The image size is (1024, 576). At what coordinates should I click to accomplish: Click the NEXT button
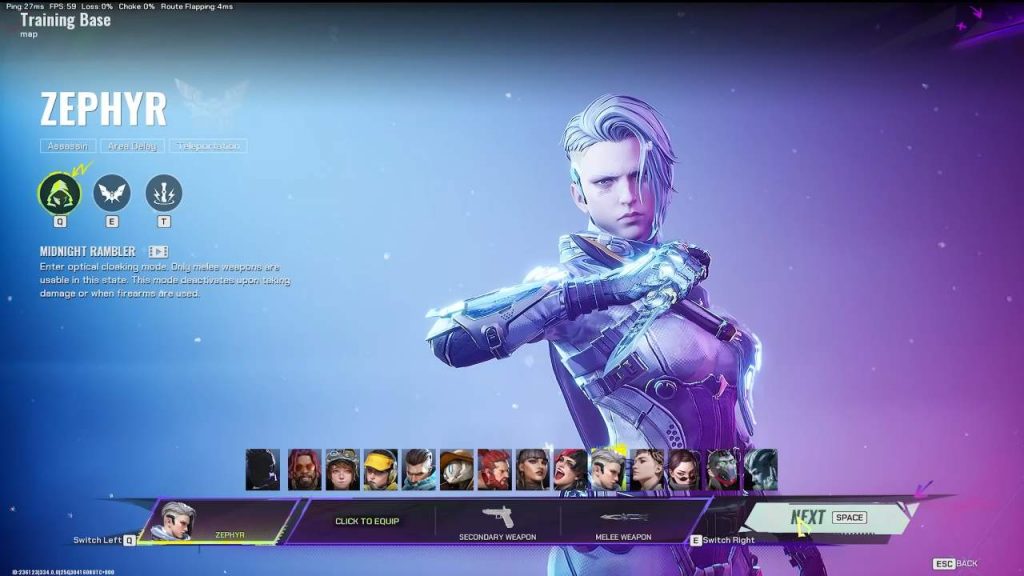[828, 517]
